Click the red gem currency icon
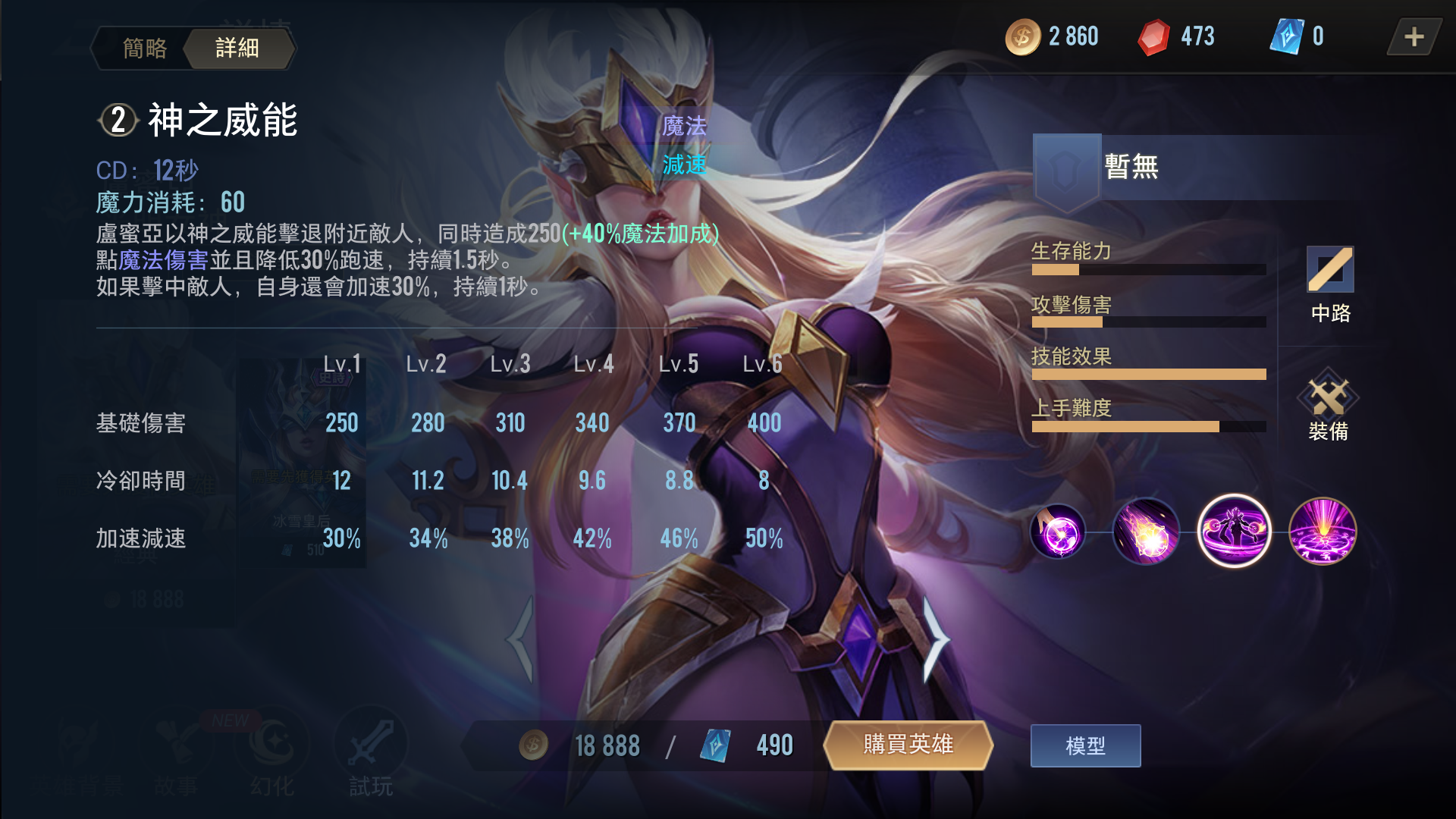Viewport: 1456px width, 819px height. coord(1156,36)
